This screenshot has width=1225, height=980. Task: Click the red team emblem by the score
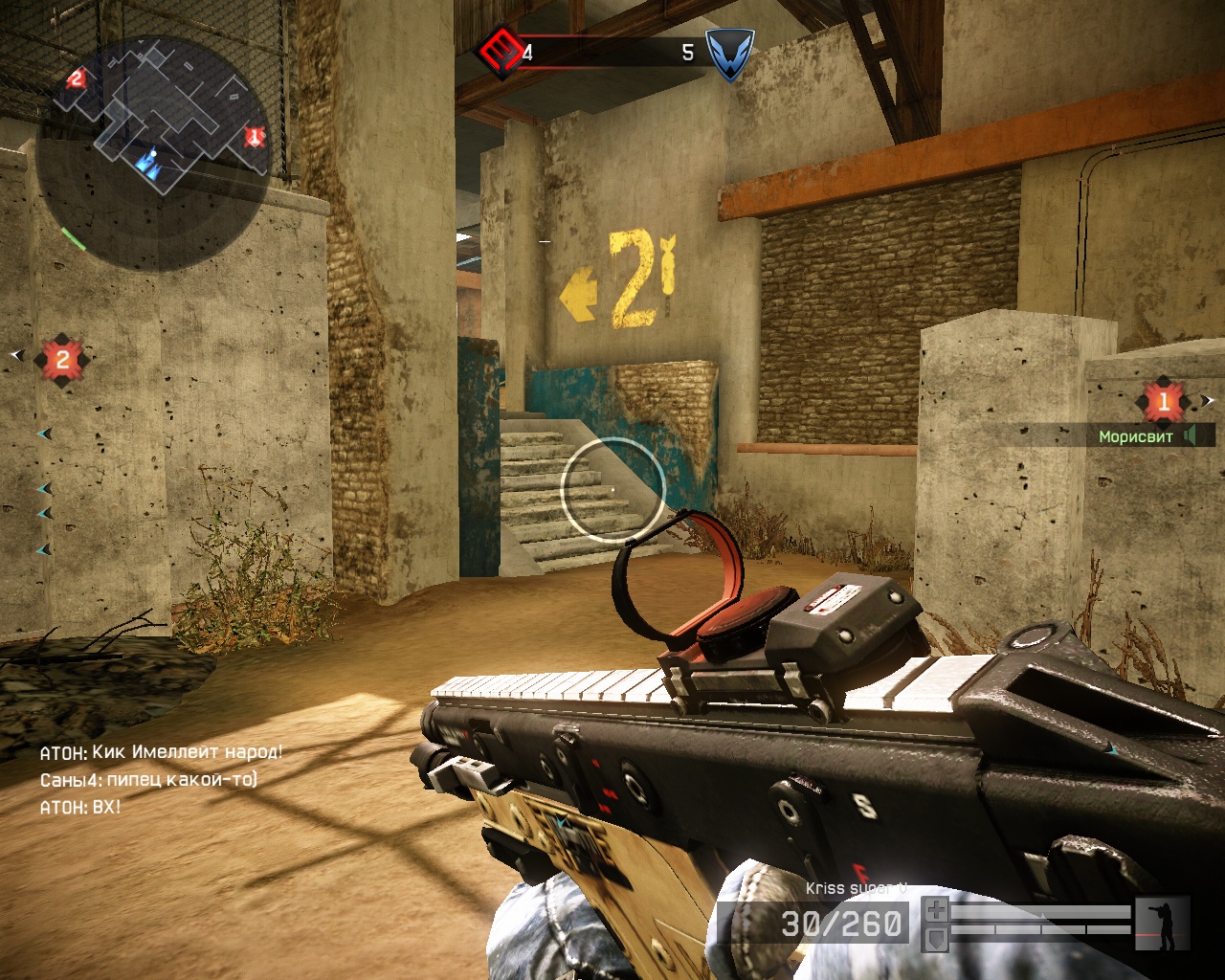point(499,51)
